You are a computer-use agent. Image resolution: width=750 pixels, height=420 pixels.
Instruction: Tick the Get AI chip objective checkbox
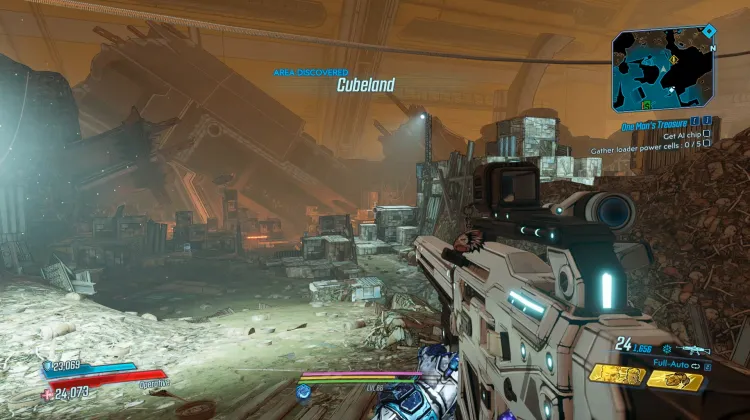tap(707, 135)
